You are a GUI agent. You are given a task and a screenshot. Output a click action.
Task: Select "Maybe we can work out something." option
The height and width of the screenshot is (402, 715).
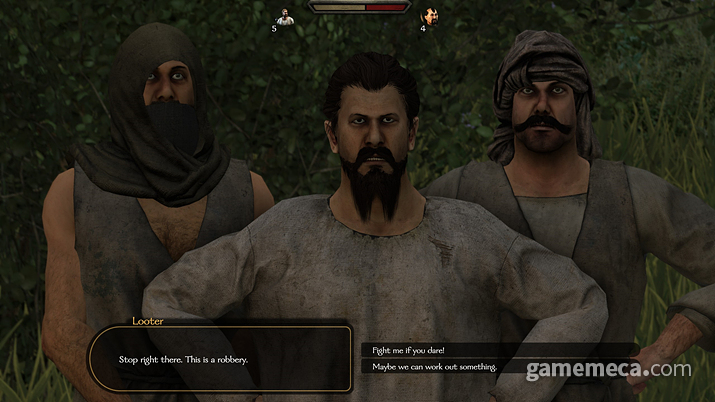433,367
